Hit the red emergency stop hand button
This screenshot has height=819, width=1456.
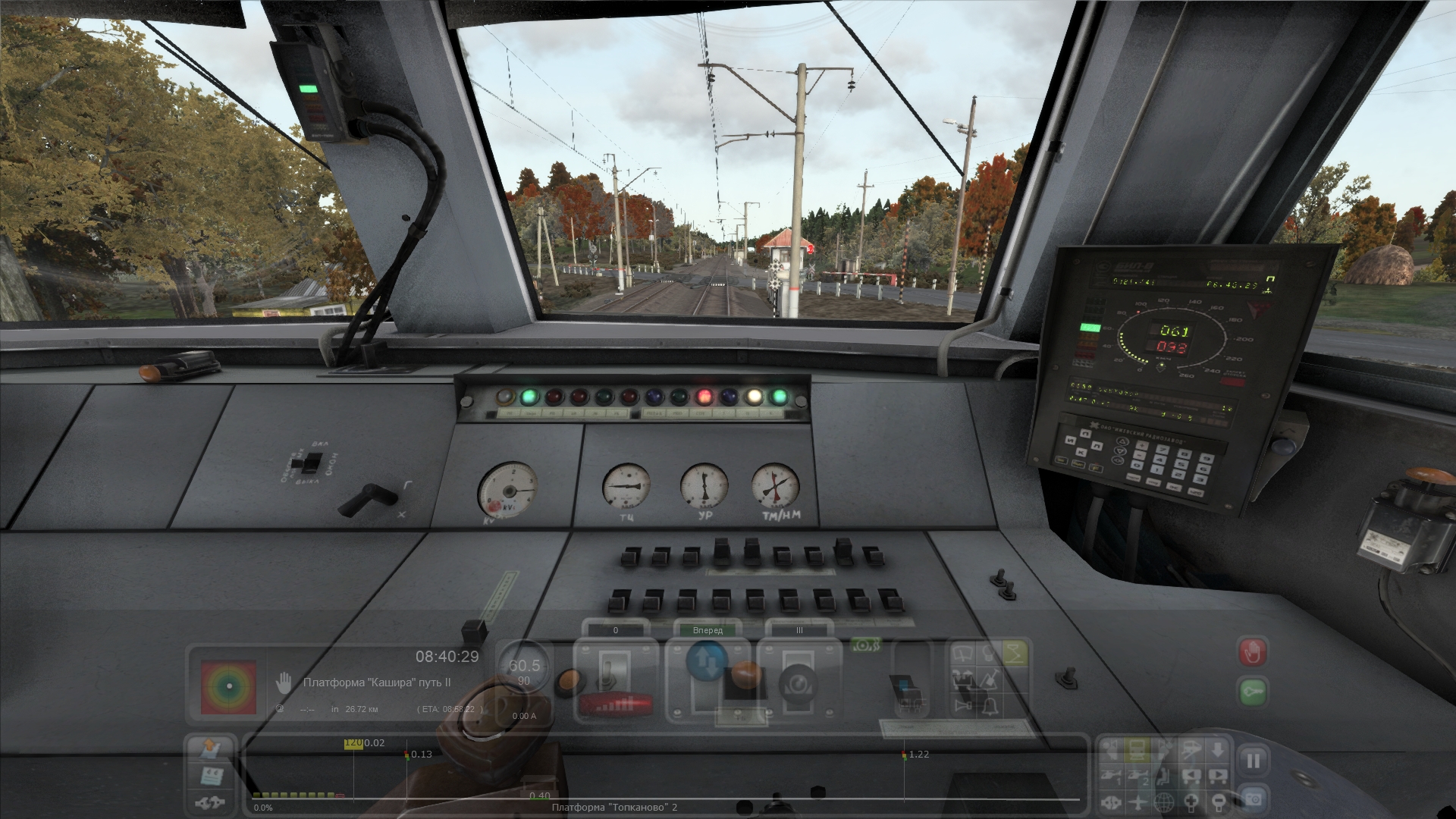pyautogui.click(x=1253, y=651)
